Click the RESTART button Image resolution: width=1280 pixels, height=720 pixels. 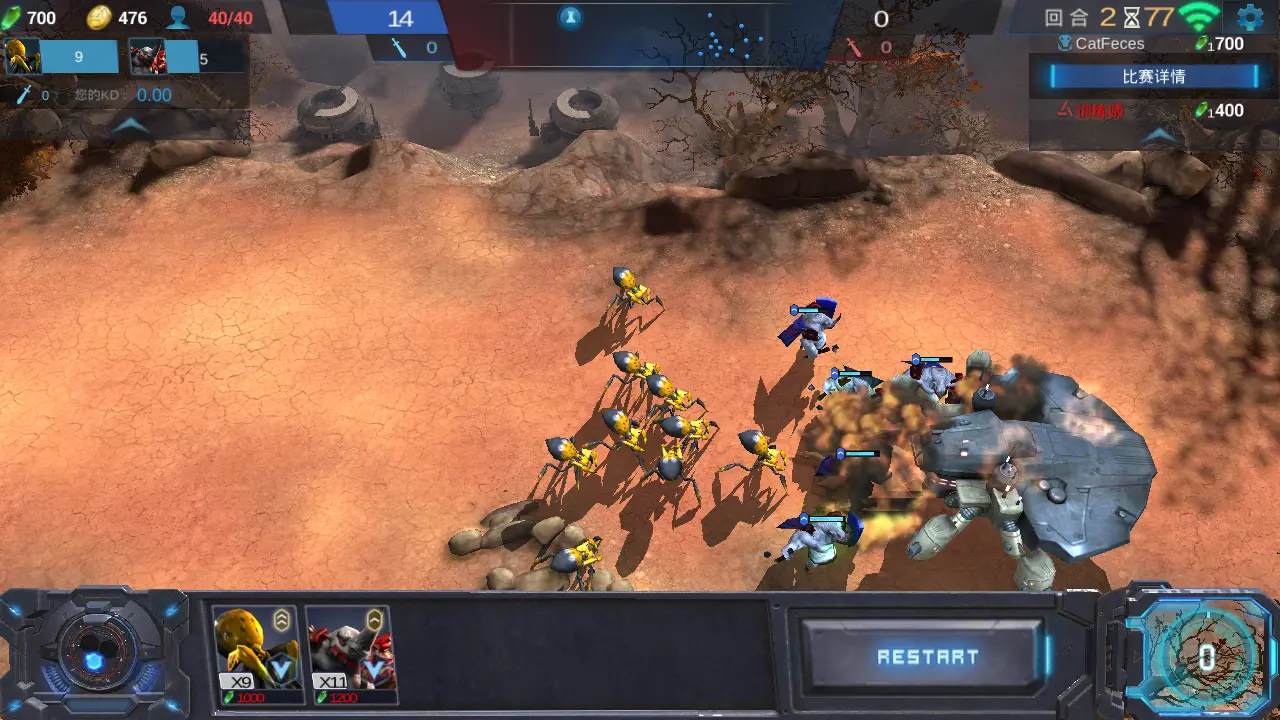coord(927,657)
